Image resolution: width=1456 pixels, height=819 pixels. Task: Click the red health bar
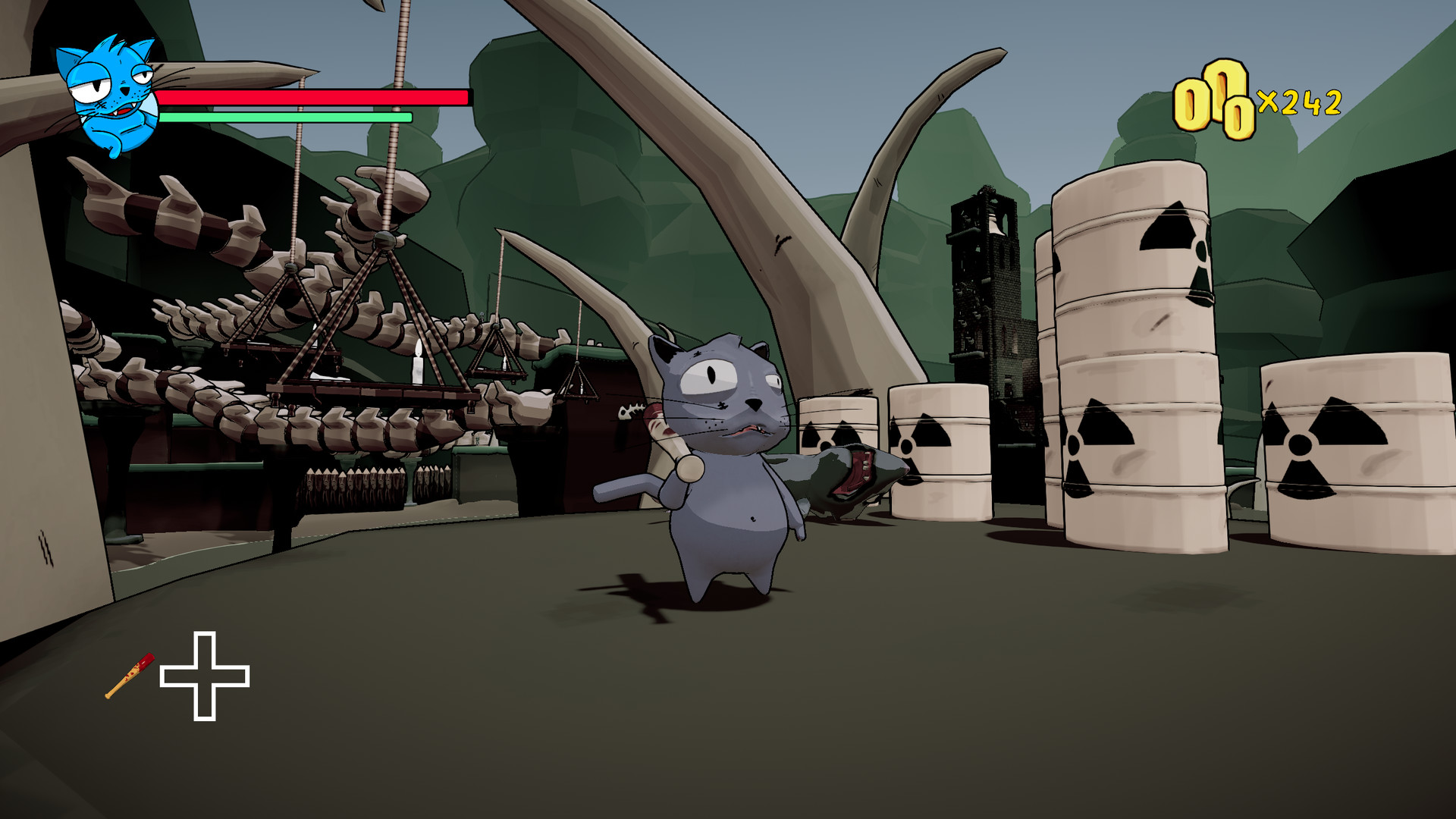311,98
